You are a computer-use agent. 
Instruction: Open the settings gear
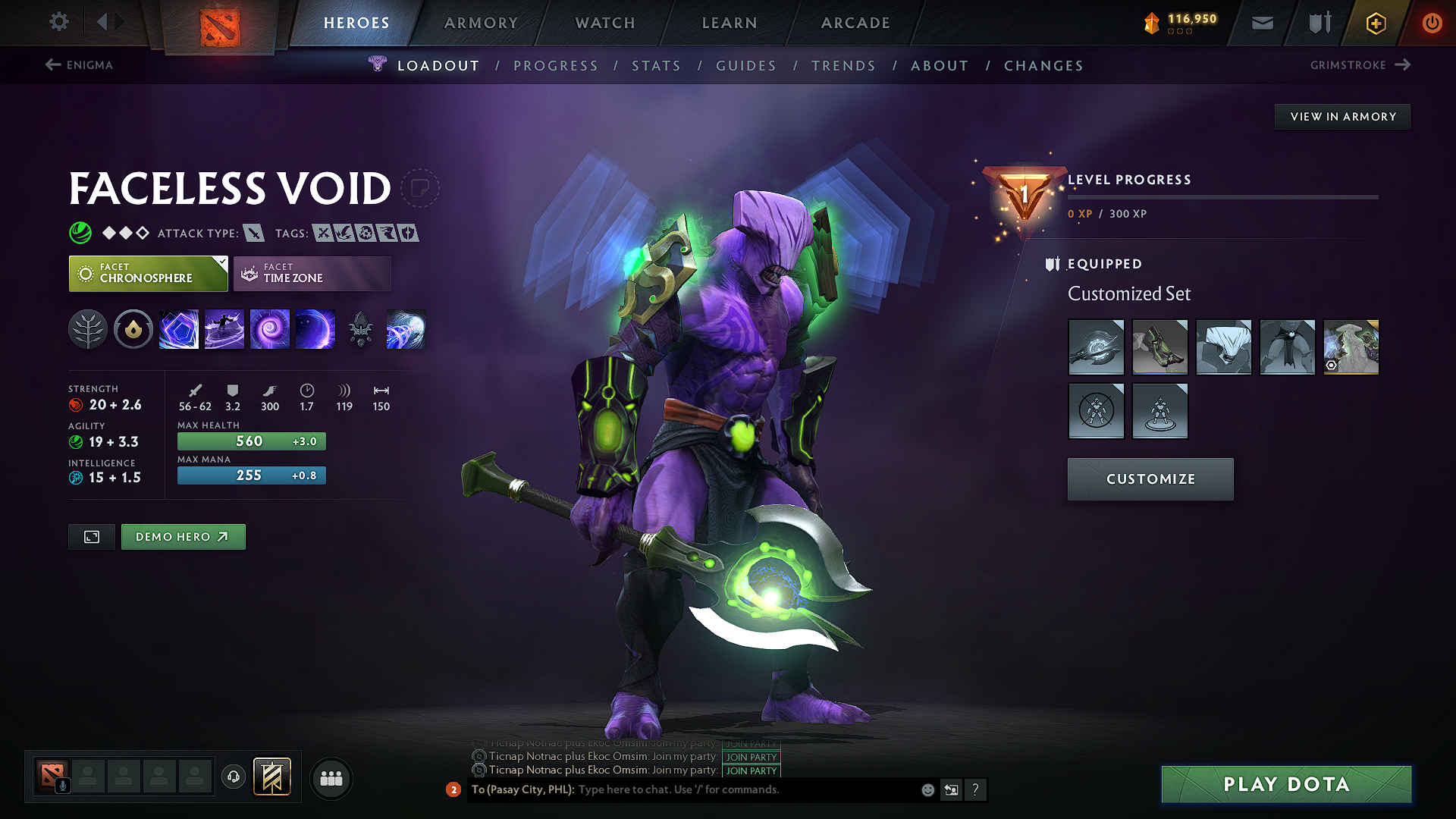[x=58, y=22]
